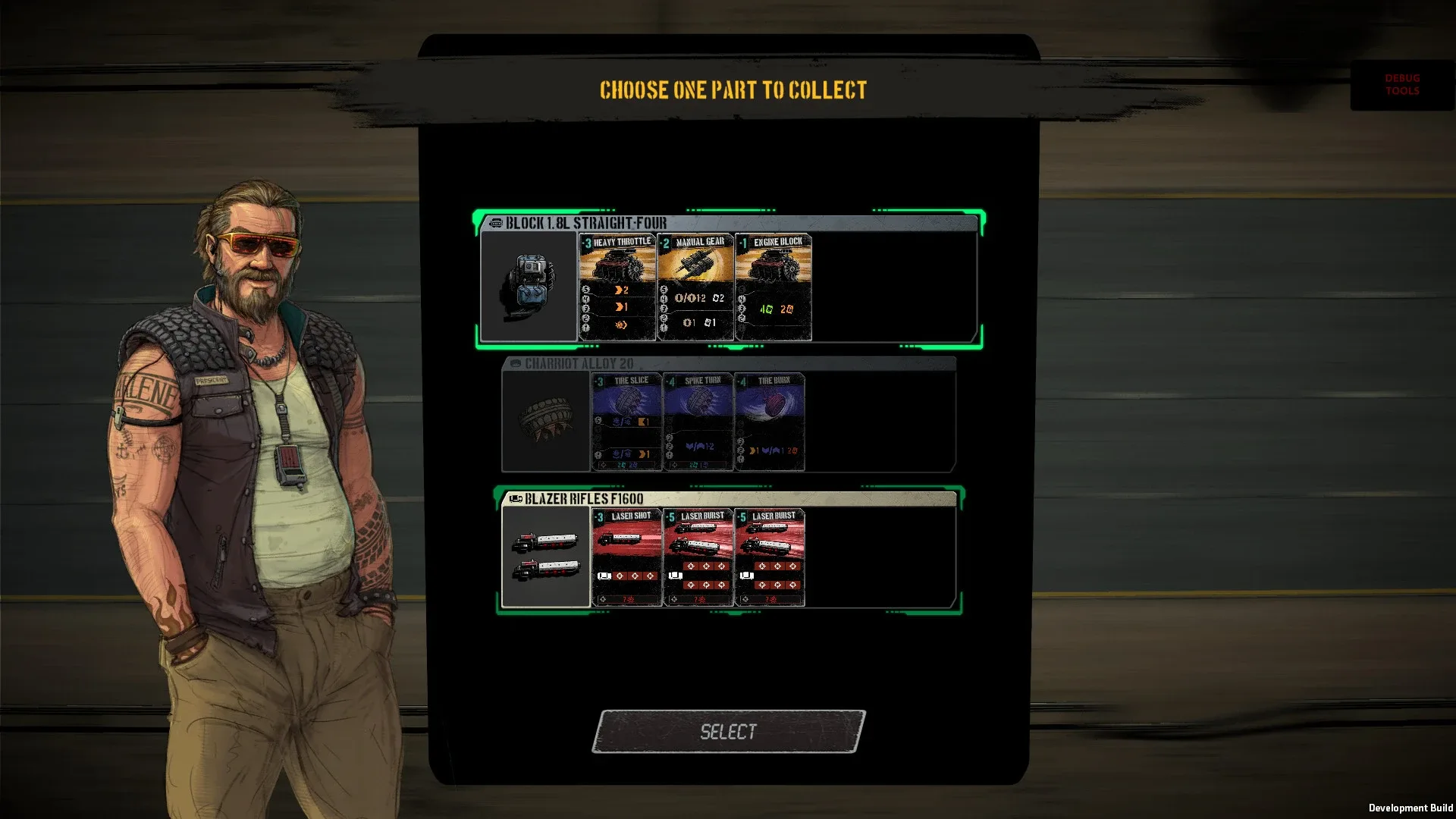Select the Spike Turn card
1456x819 pixels.
point(697,421)
